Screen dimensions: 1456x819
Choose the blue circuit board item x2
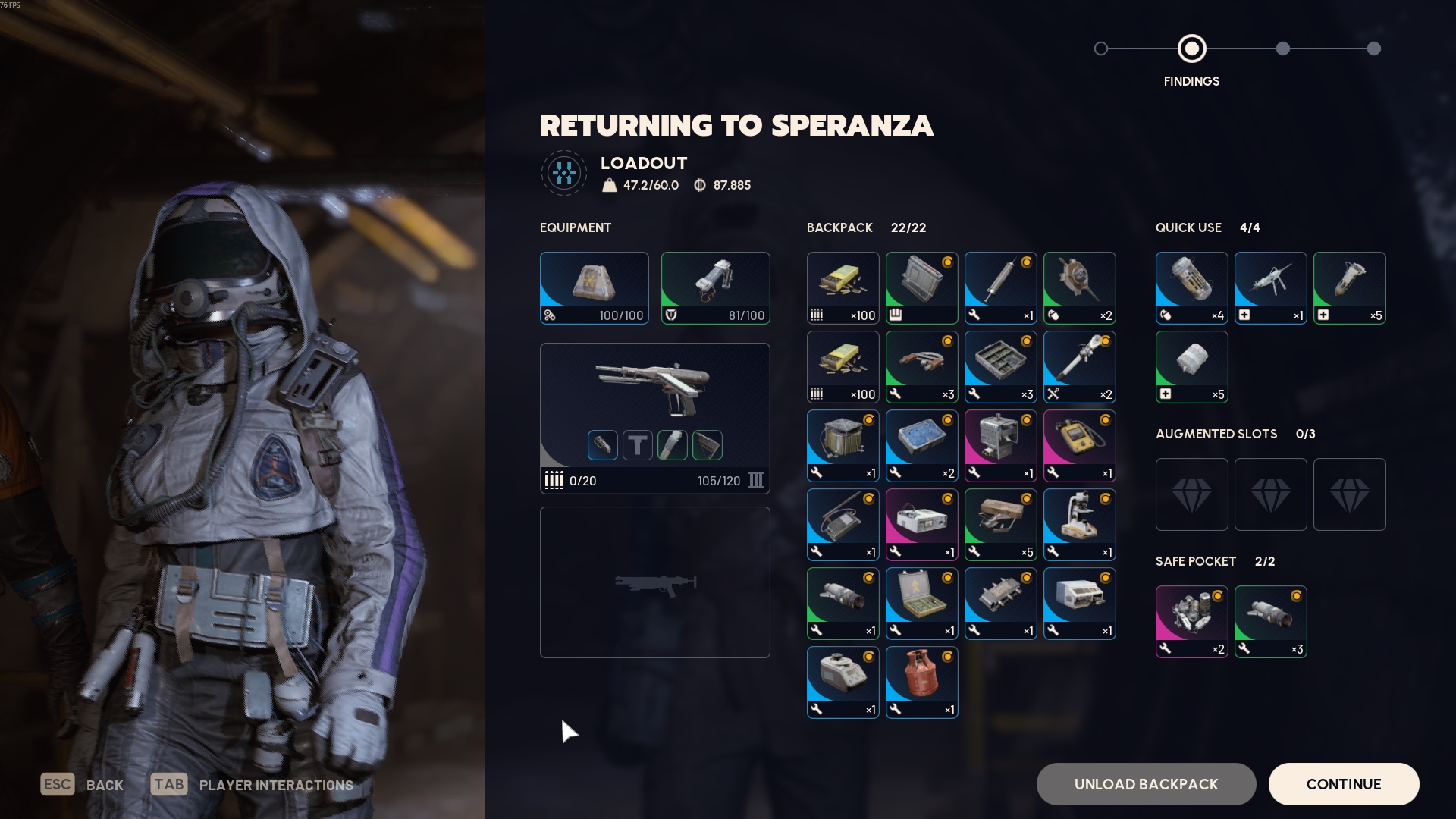[x=921, y=446]
